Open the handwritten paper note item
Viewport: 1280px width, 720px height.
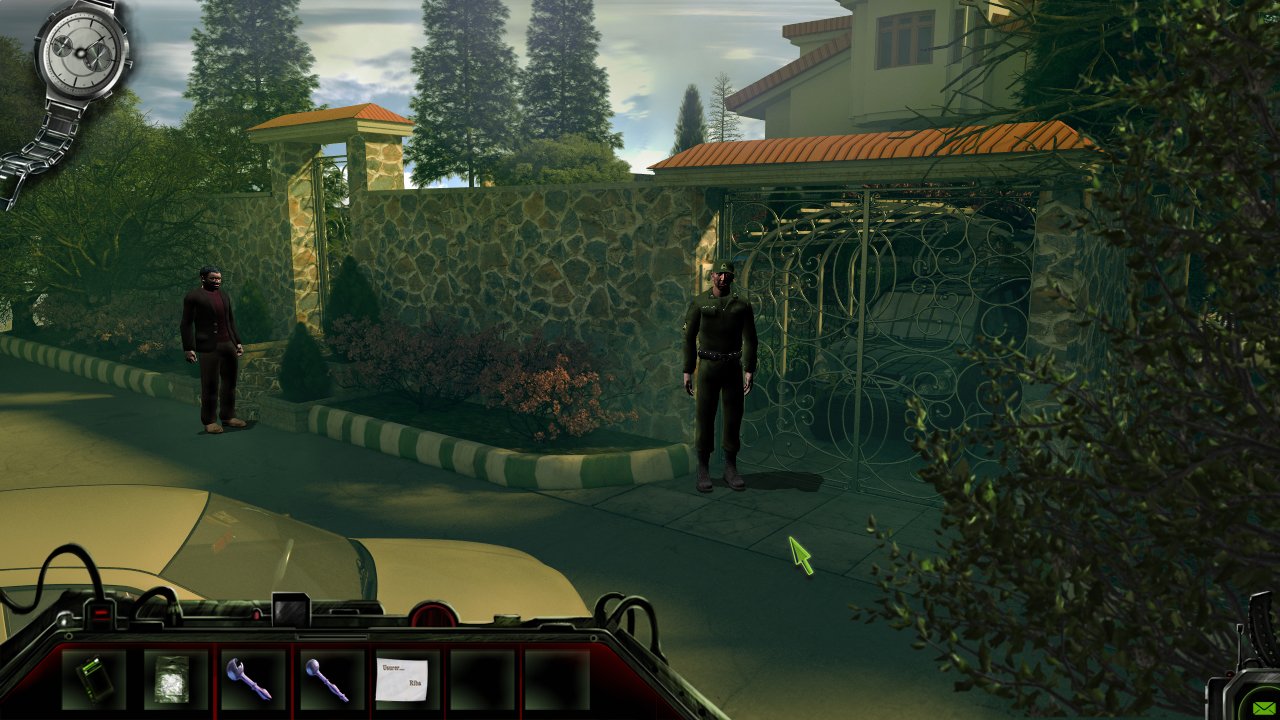tap(402, 679)
